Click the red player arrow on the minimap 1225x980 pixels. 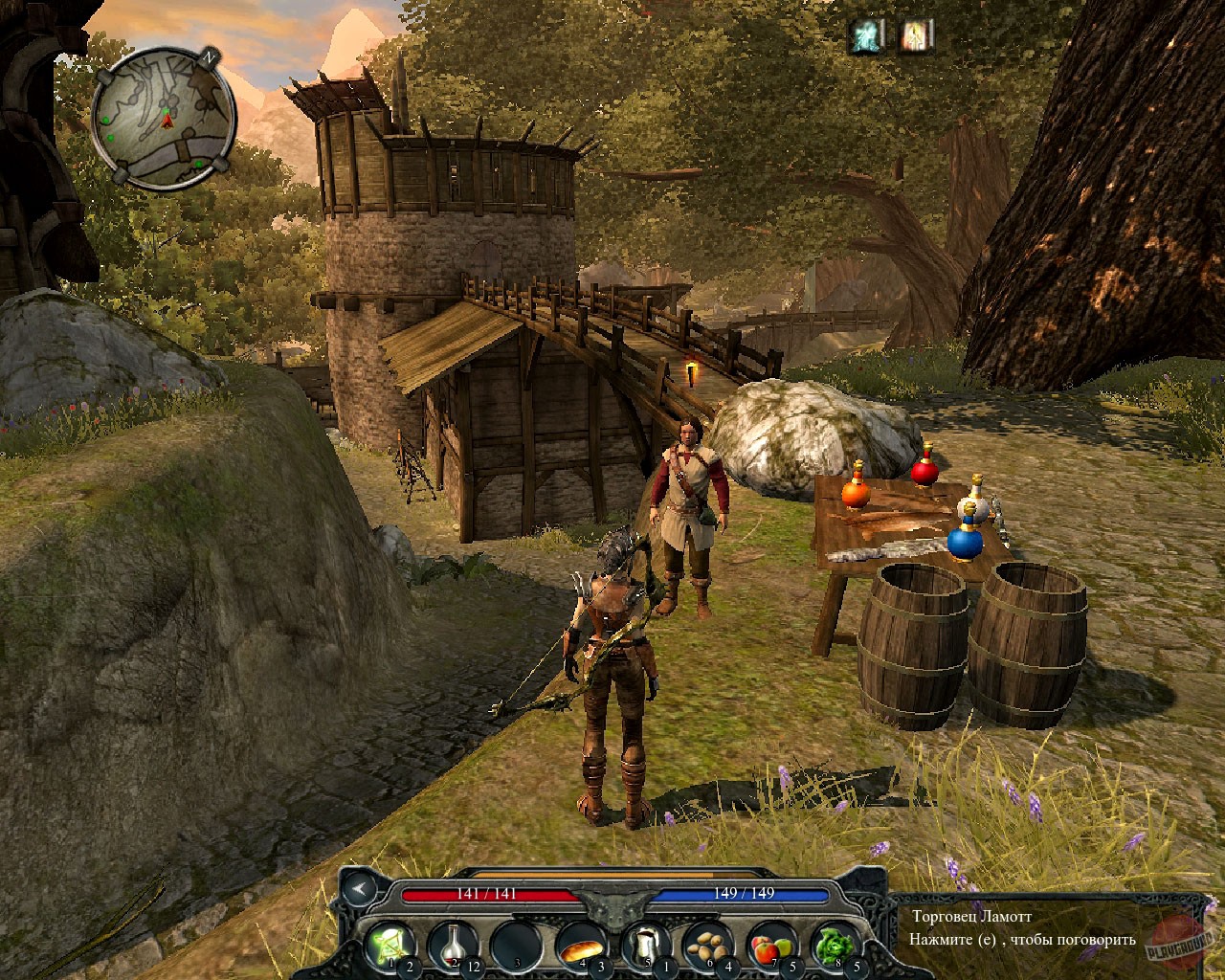pos(167,122)
